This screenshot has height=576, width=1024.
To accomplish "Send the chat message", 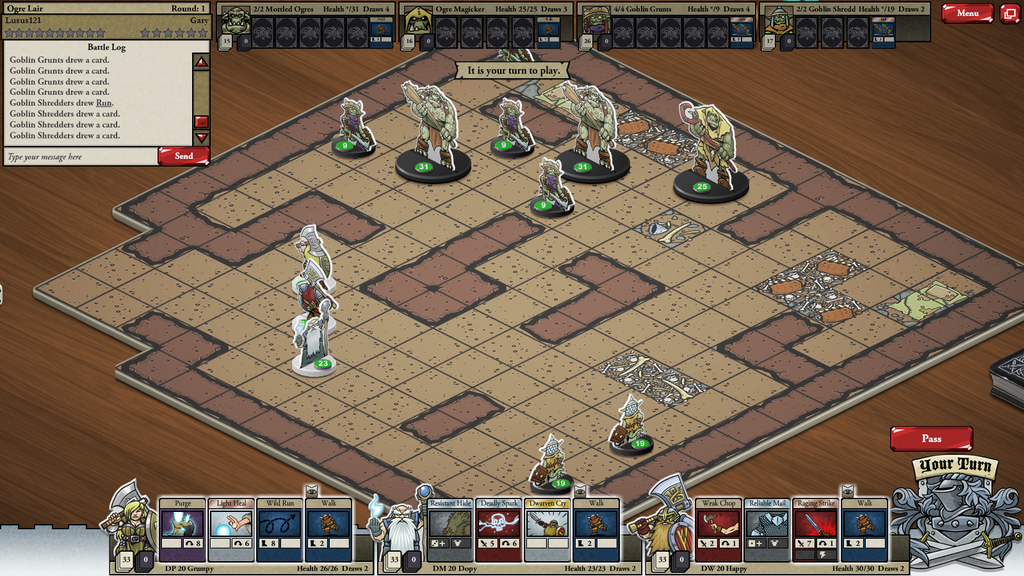I will [x=184, y=156].
